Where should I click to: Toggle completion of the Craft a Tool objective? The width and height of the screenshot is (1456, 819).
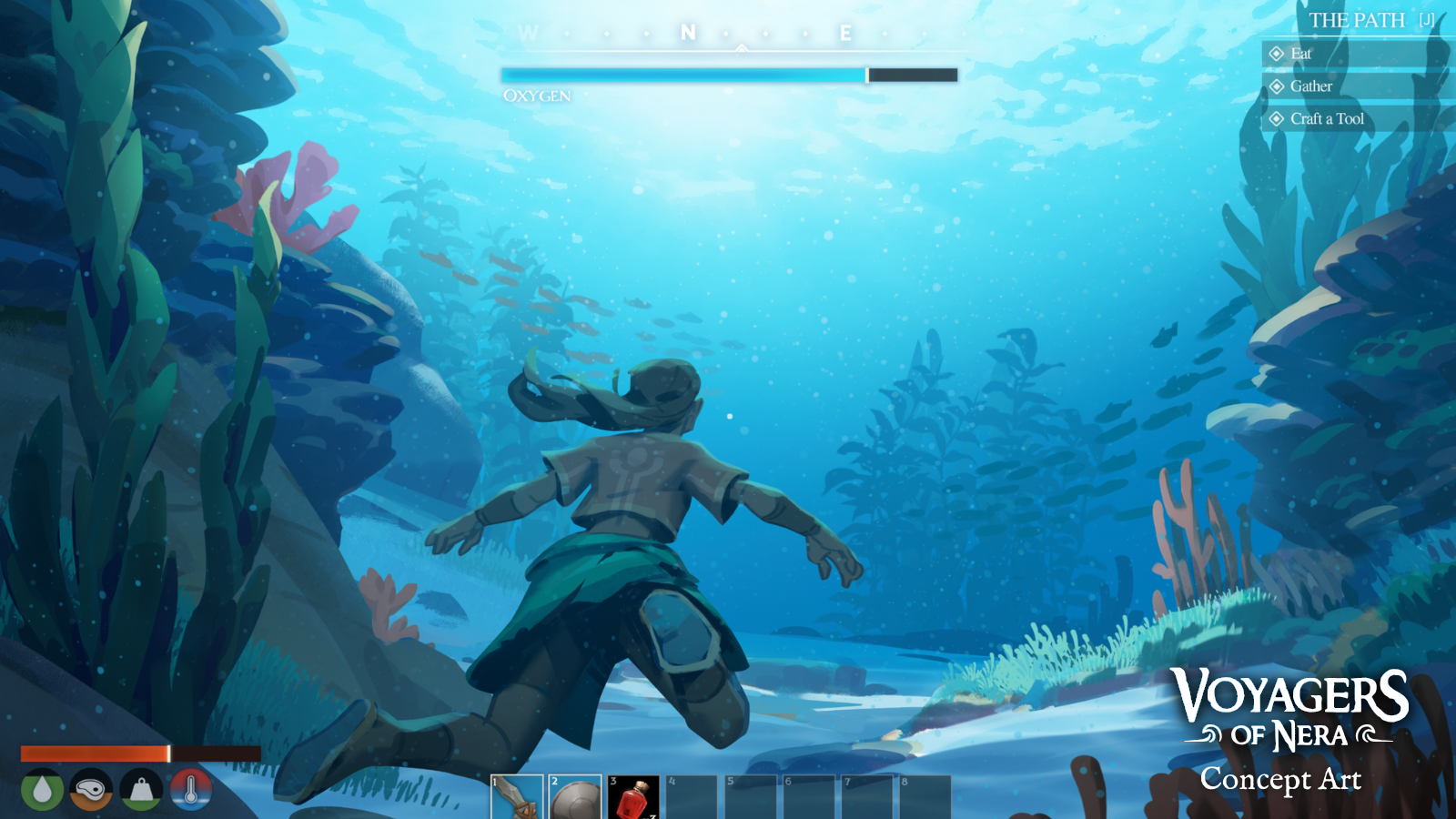[x=1279, y=118]
